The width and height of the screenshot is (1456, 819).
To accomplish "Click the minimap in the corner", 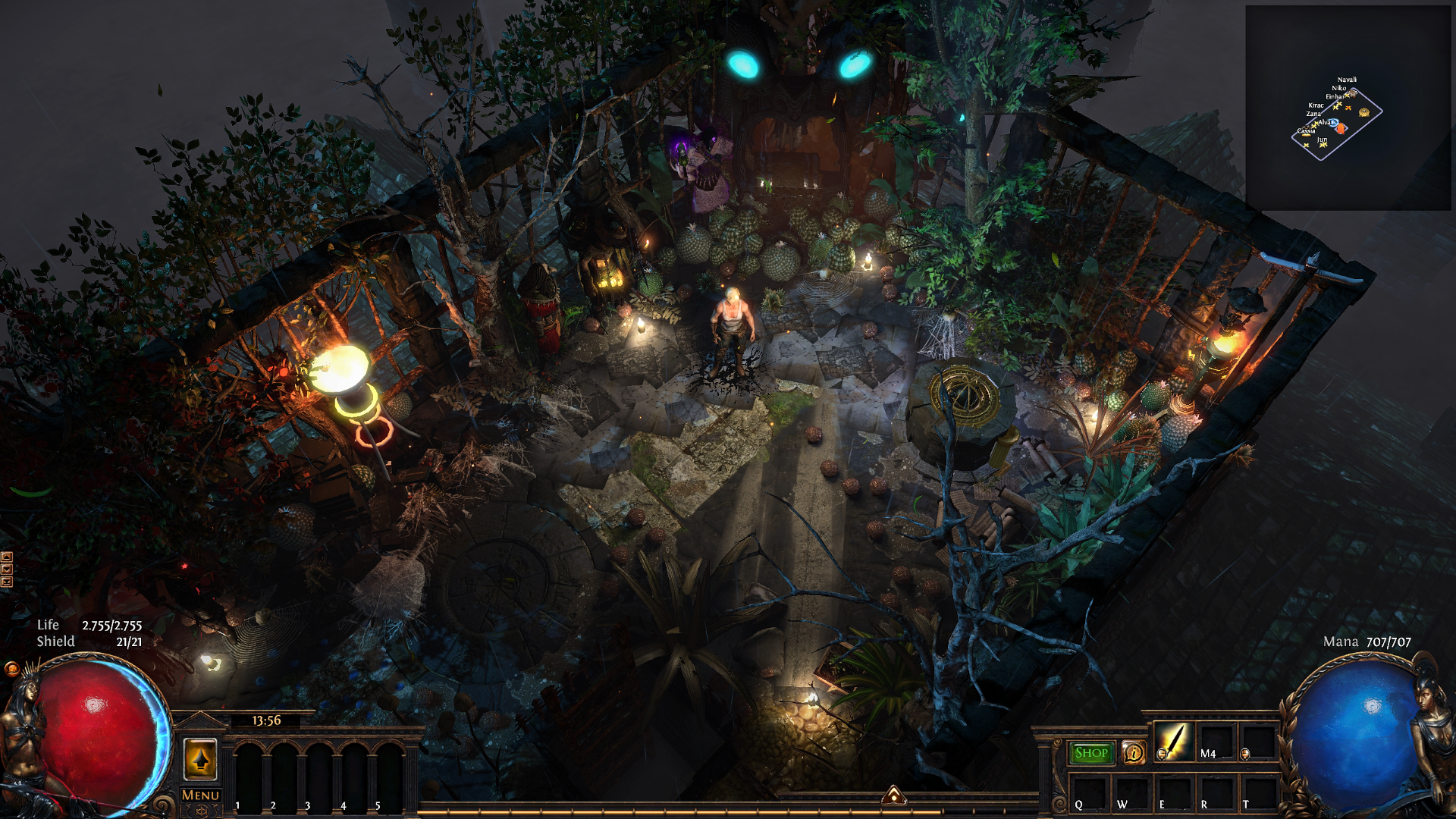I will click(1348, 108).
